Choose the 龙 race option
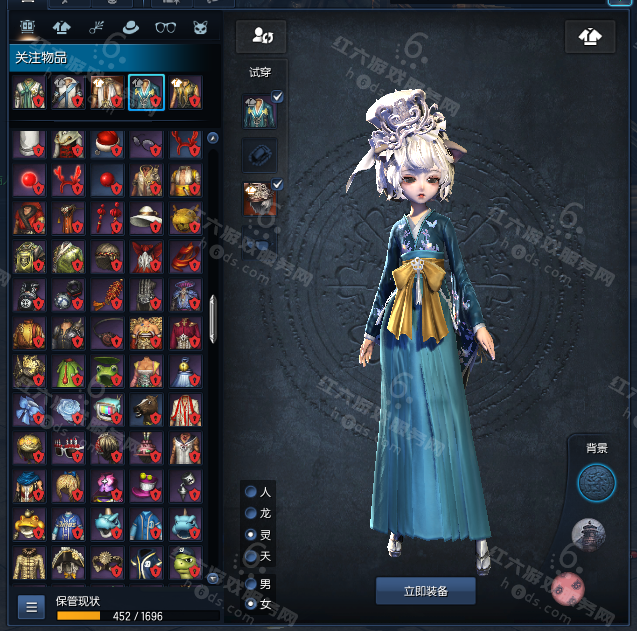The height and width of the screenshot is (631, 637). 251,513
